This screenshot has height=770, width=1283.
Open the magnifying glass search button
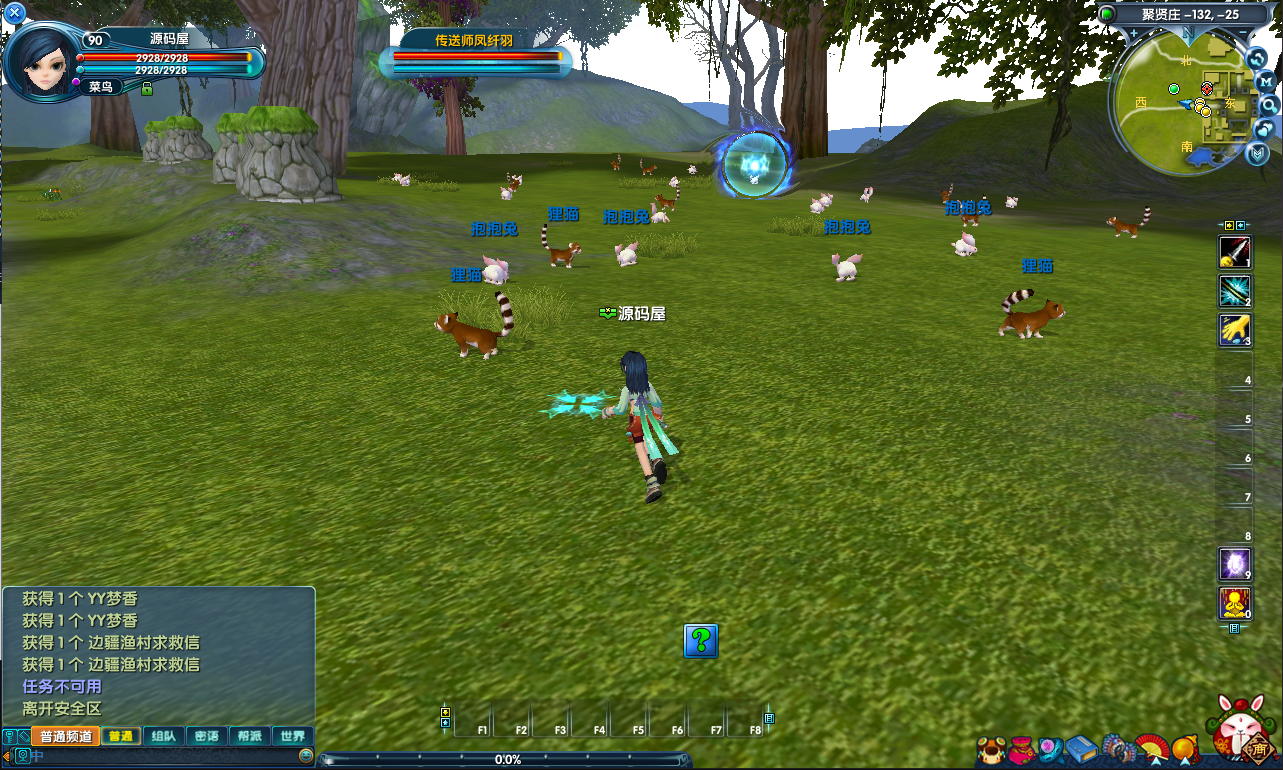[x=1268, y=105]
